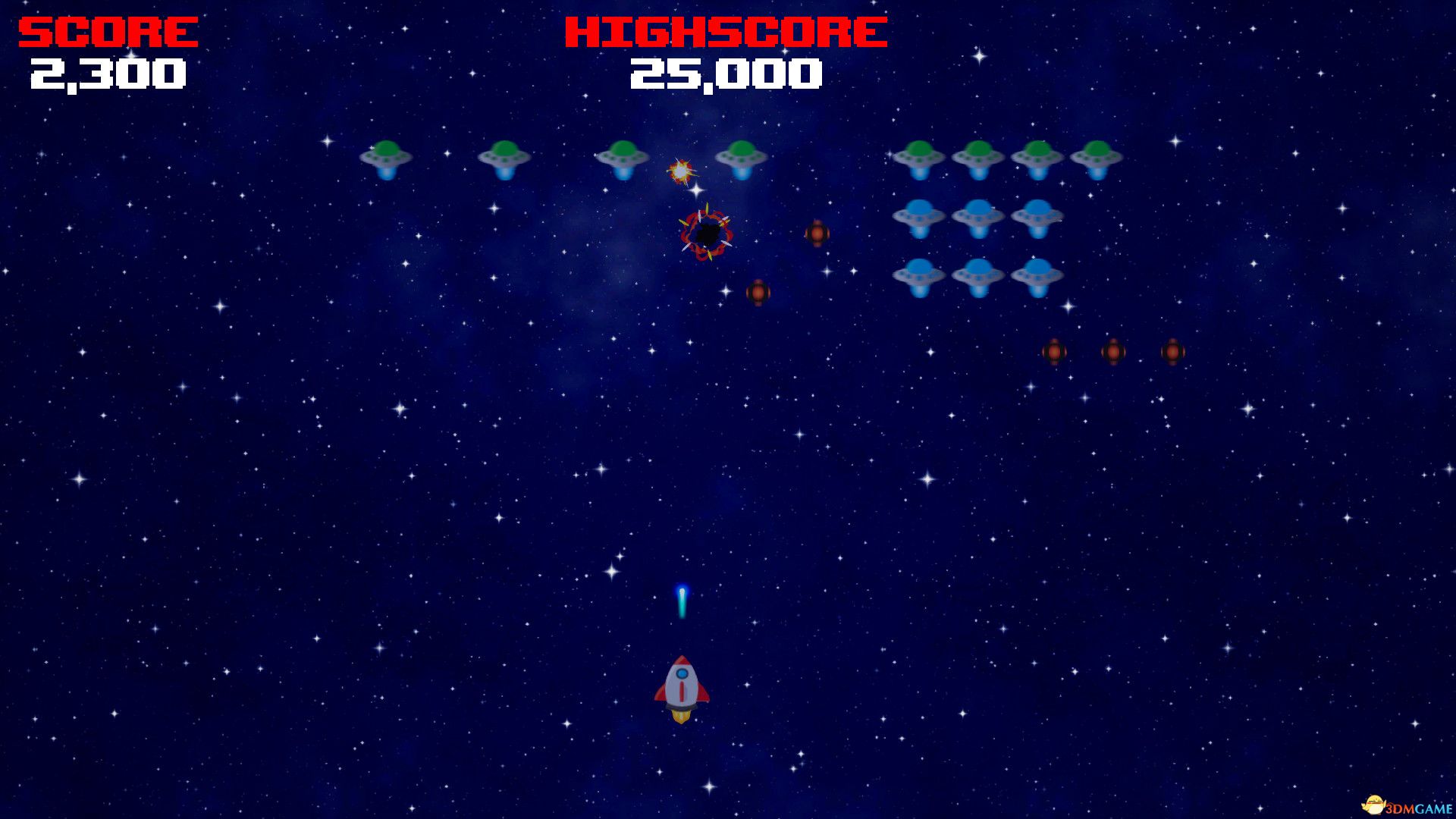The image size is (1456, 819).
Task: Target the leftmost red mine in the trio
Action: coord(1056,350)
